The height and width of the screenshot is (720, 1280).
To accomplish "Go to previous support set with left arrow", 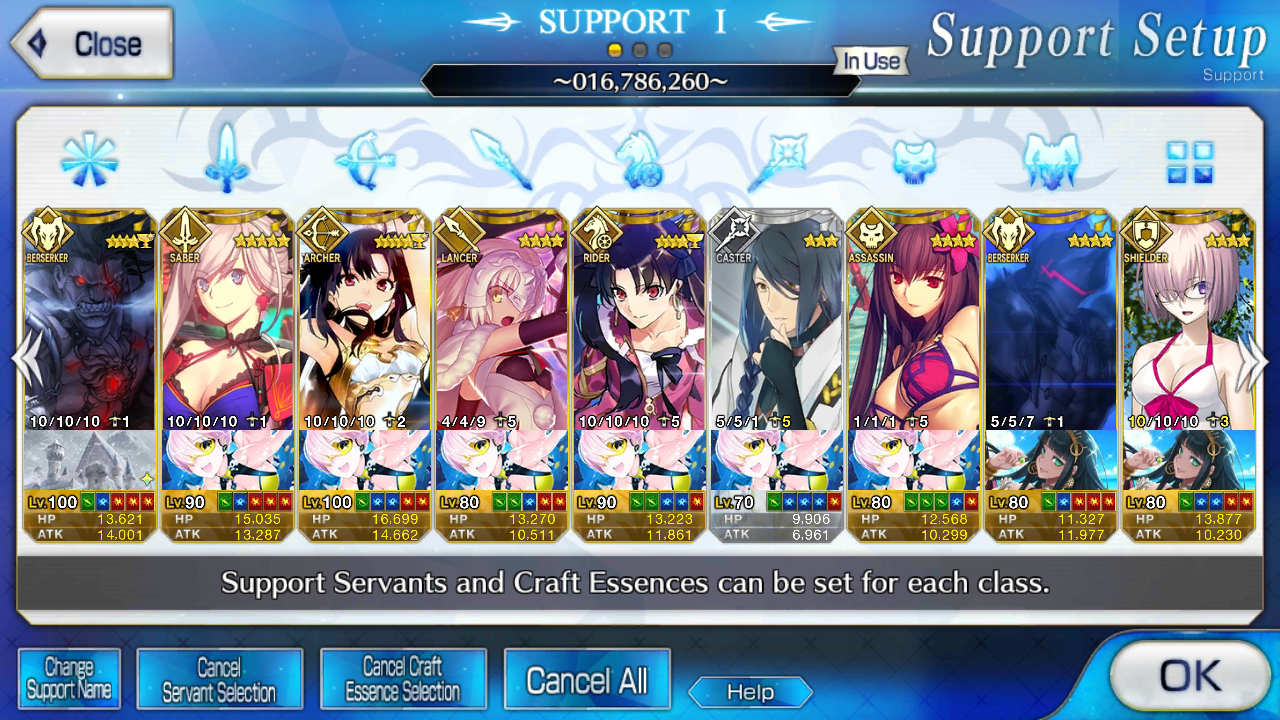I will pos(24,362).
